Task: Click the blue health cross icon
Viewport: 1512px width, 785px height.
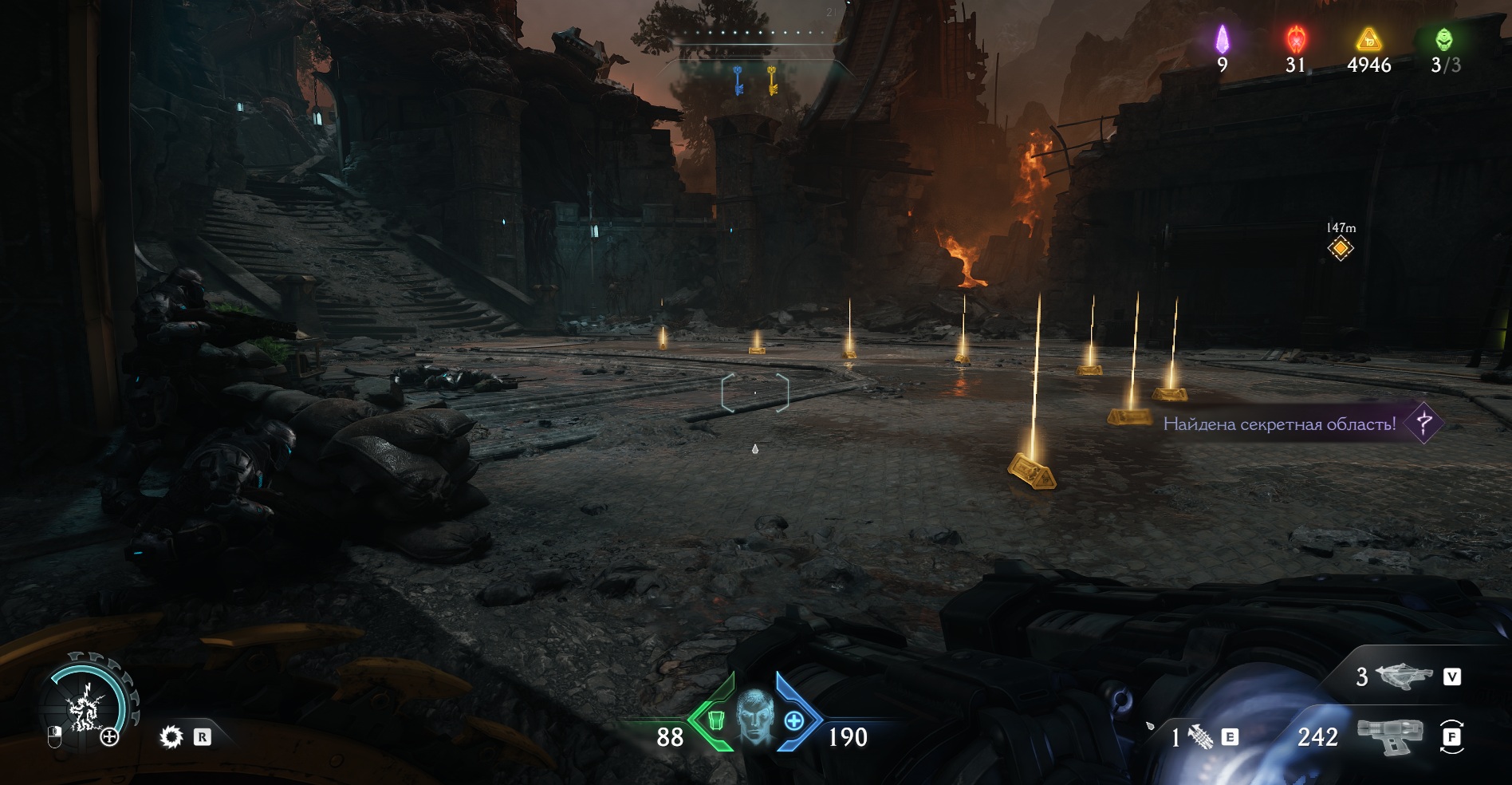Action: (794, 720)
